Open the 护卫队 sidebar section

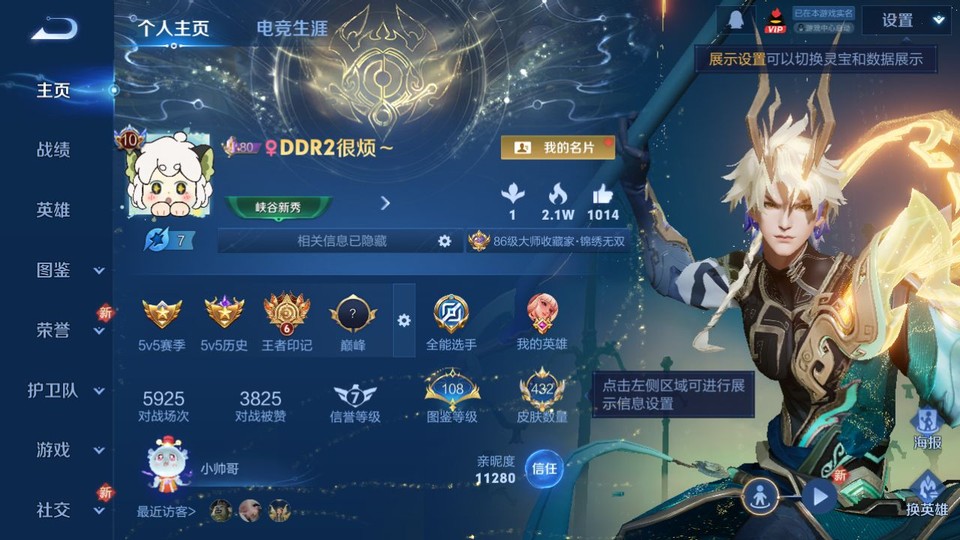click(66, 390)
